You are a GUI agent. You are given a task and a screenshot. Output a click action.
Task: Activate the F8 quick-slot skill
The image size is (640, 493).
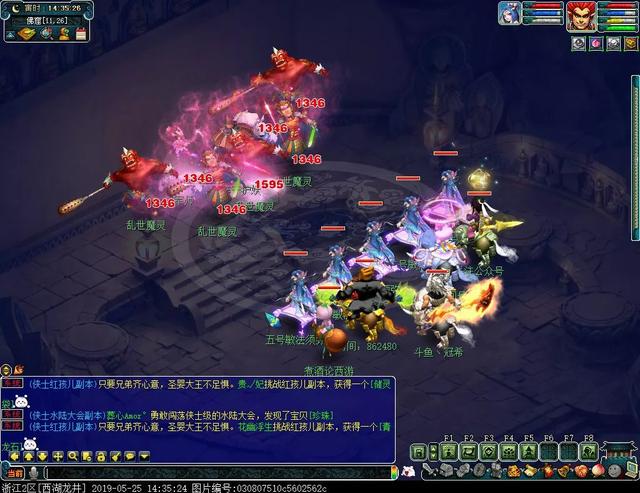(589, 451)
